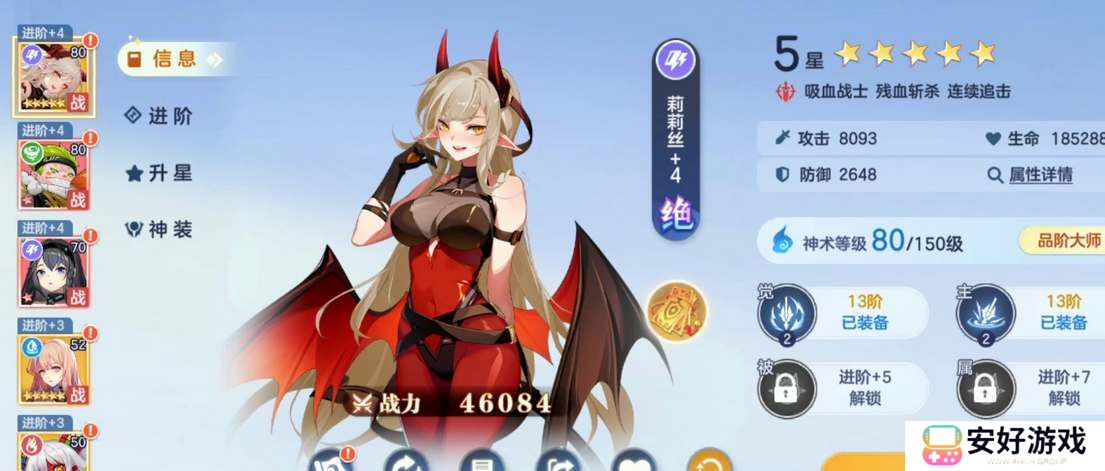This screenshot has width=1105, height=471.
Task: Open the 品阶大师 rank master button
Action: pyautogui.click(x=1060, y=240)
